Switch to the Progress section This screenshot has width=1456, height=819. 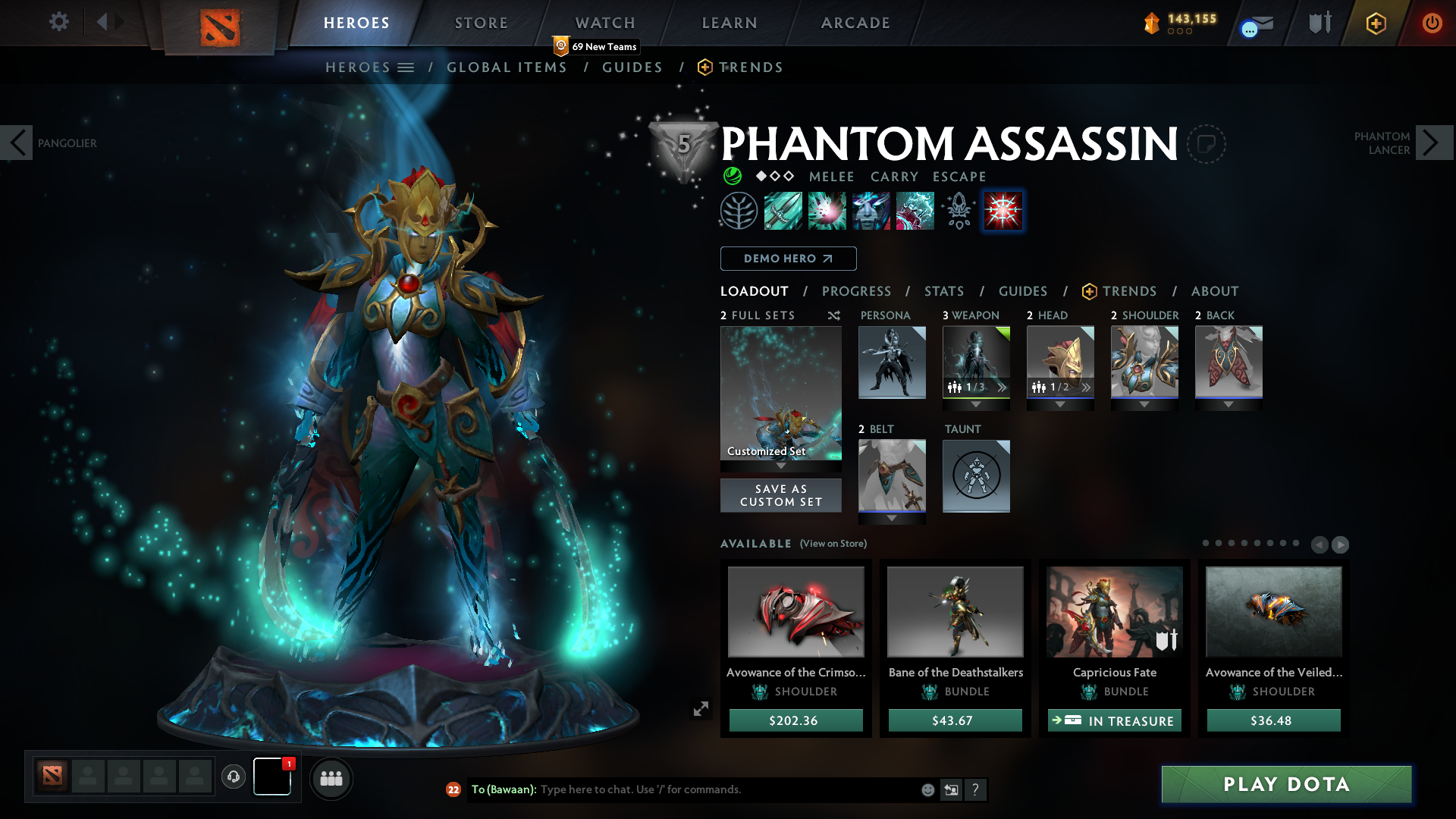tap(856, 291)
